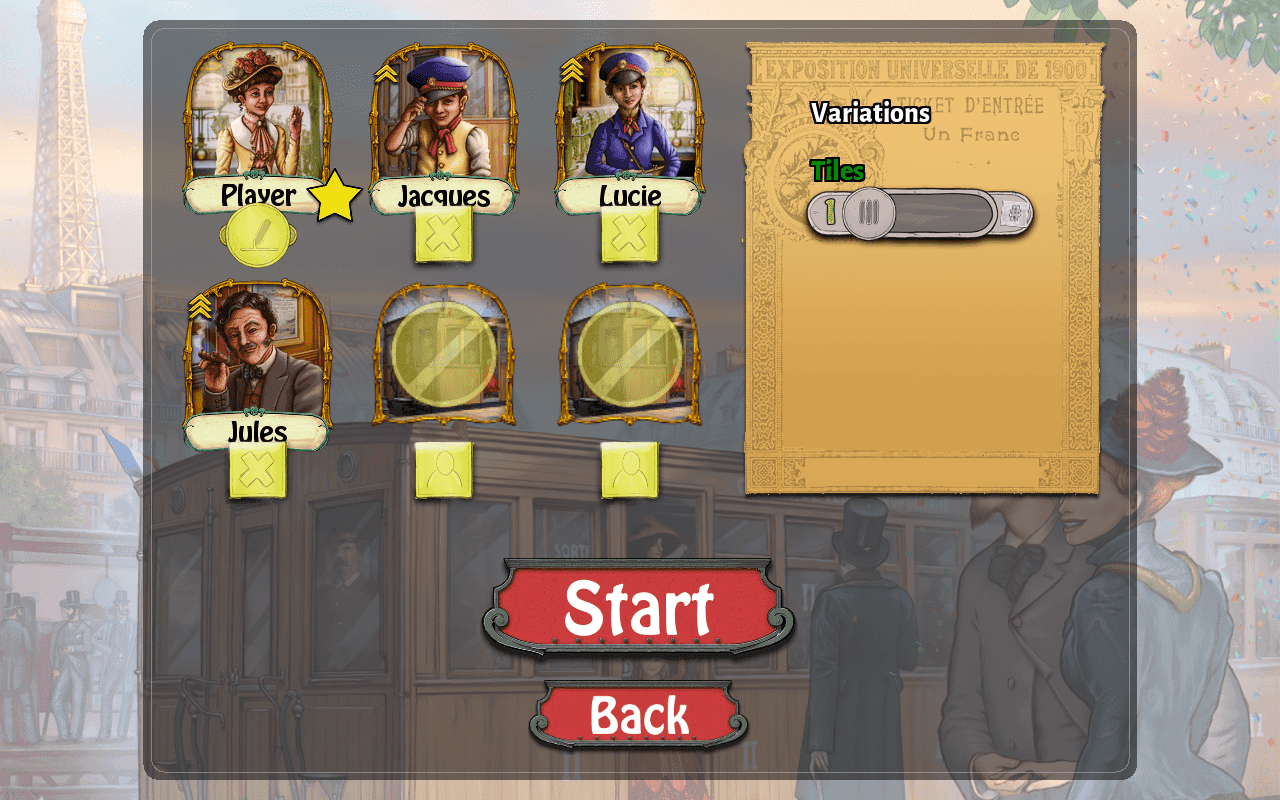
Task: Click the add-player icon on second empty slot
Action: click(628, 467)
